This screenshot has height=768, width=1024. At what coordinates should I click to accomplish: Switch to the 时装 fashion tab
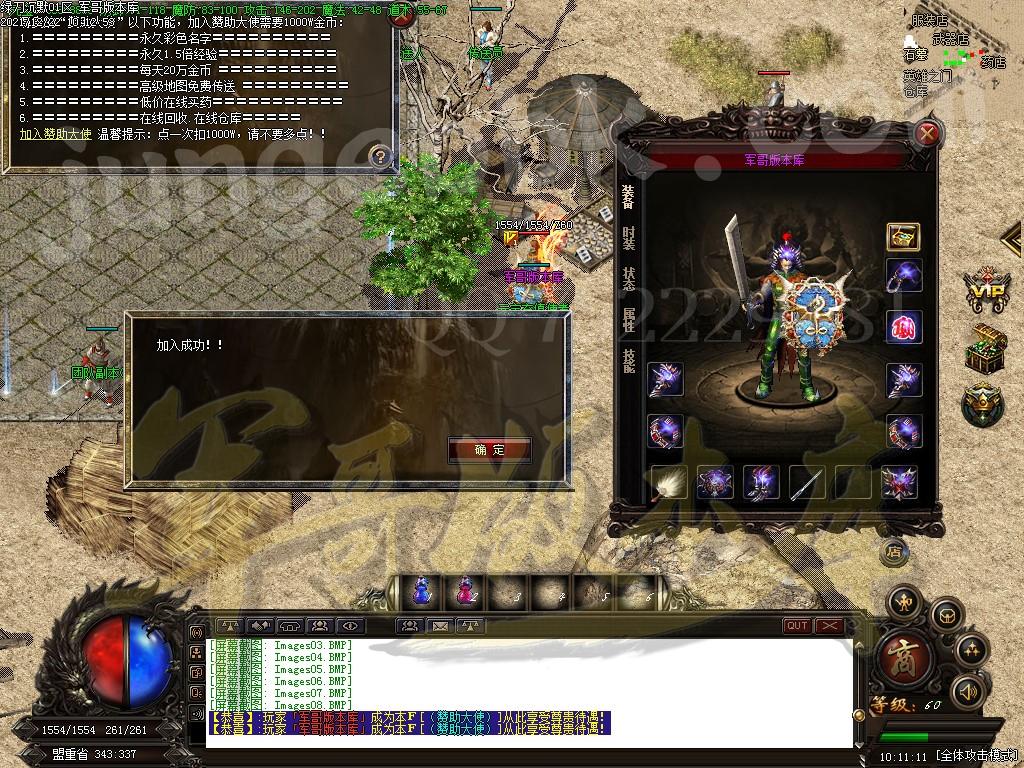coord(628,238)
